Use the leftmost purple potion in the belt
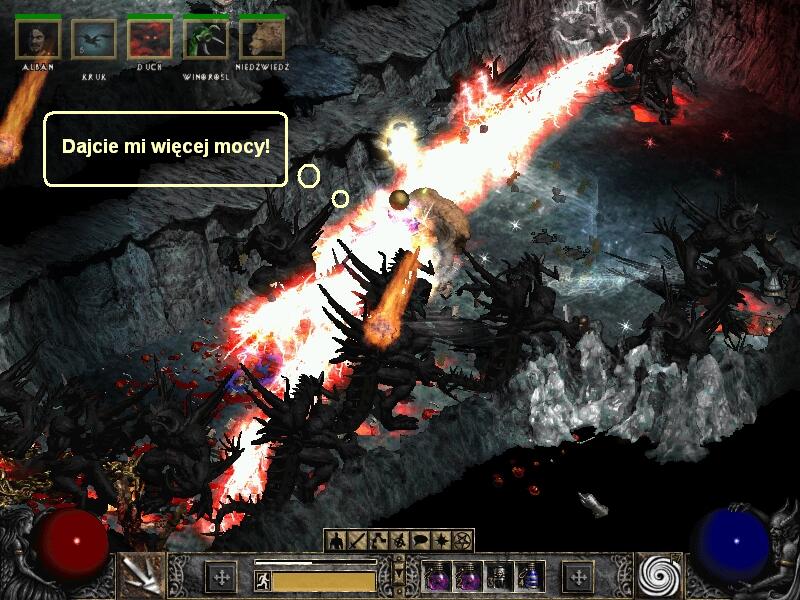 437,576
